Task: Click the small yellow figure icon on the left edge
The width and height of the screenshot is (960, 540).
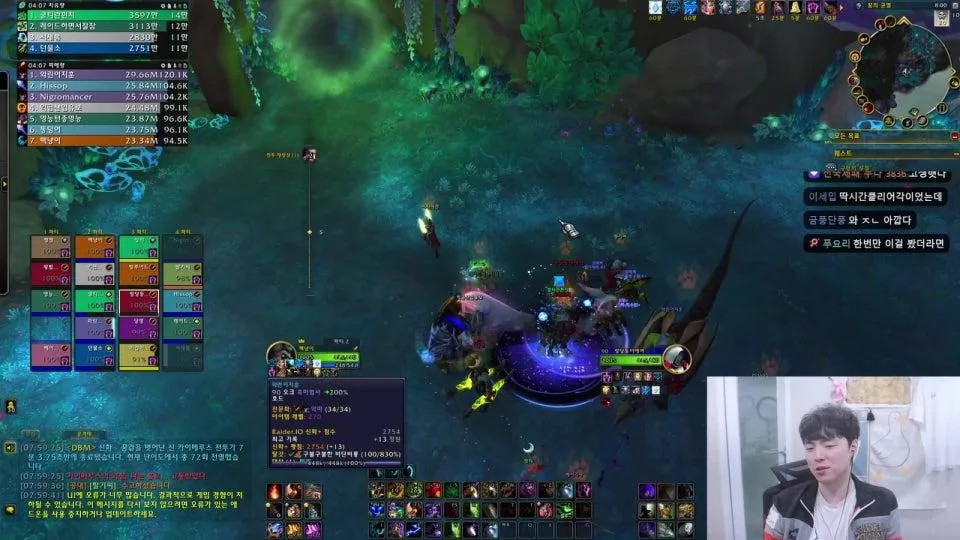Action: 11,406
